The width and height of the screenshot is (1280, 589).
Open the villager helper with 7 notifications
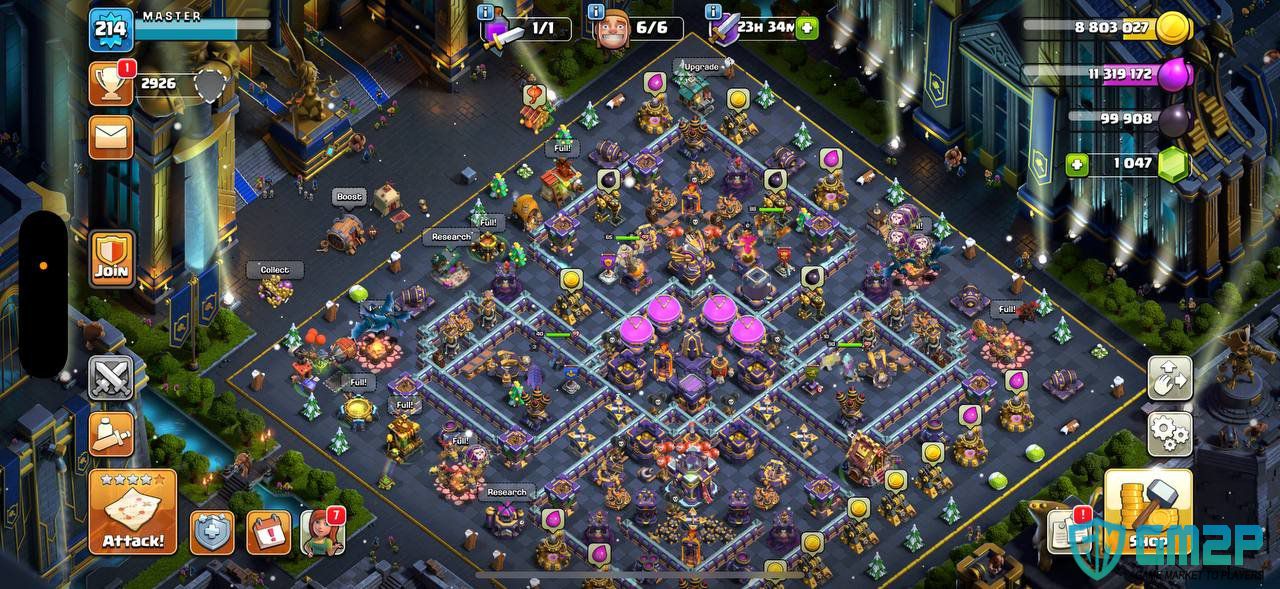[x=322, y=532]
